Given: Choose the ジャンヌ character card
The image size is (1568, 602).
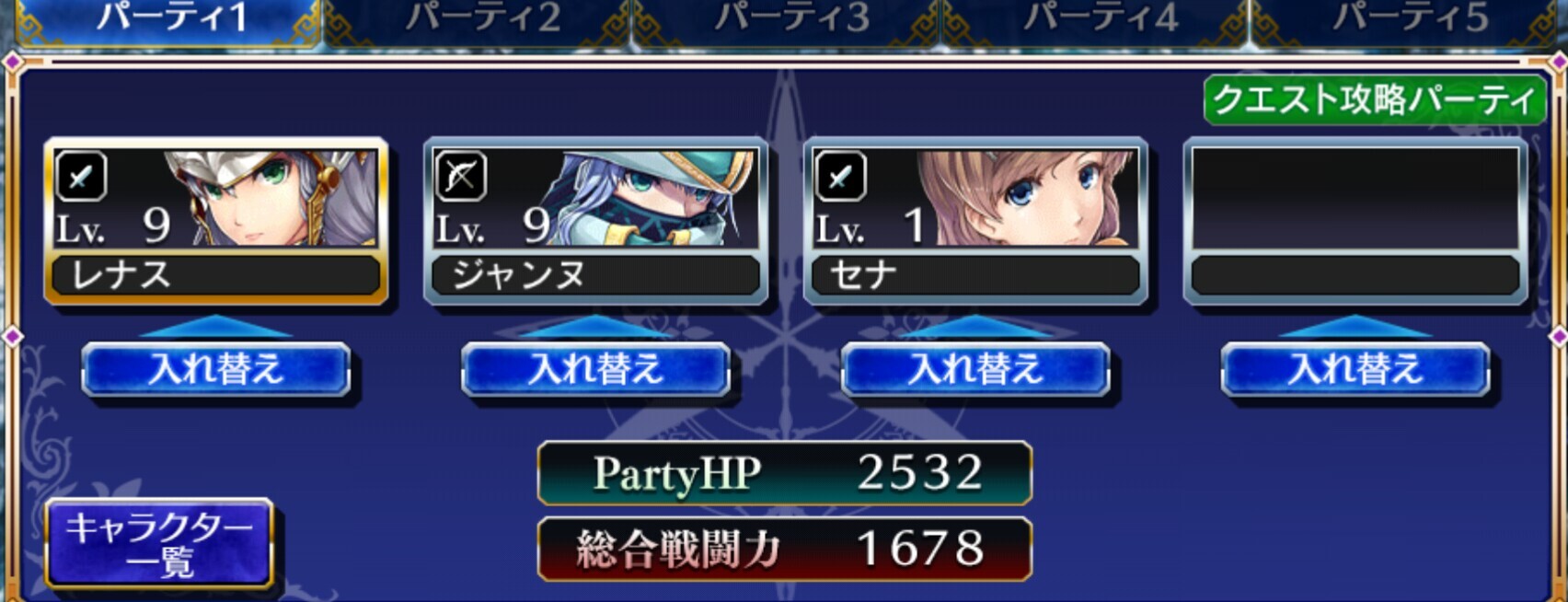Looking at the screenshot, I should (596, 221).
